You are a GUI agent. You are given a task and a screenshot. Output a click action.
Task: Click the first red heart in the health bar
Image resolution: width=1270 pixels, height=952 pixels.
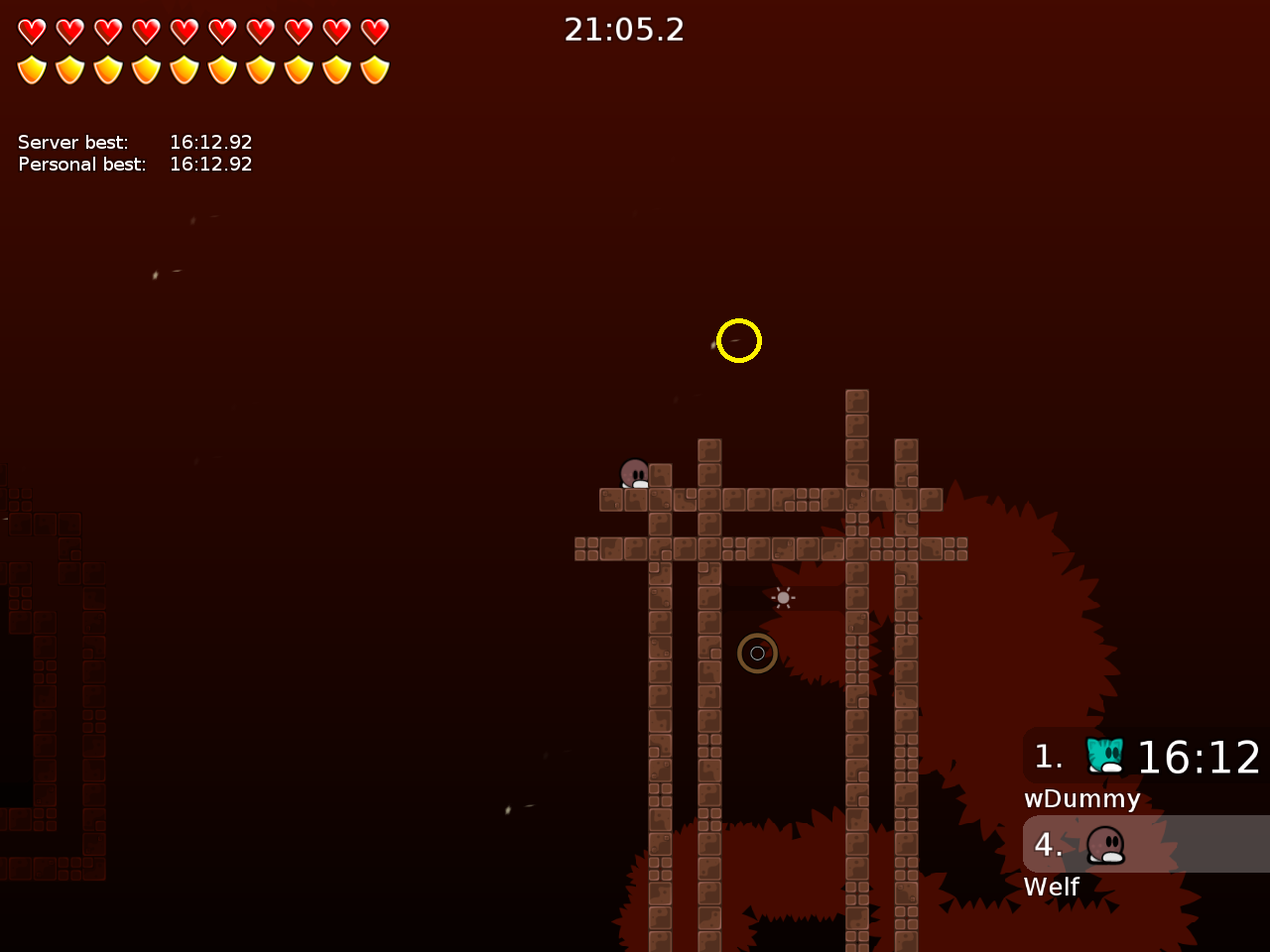point(33,31)
